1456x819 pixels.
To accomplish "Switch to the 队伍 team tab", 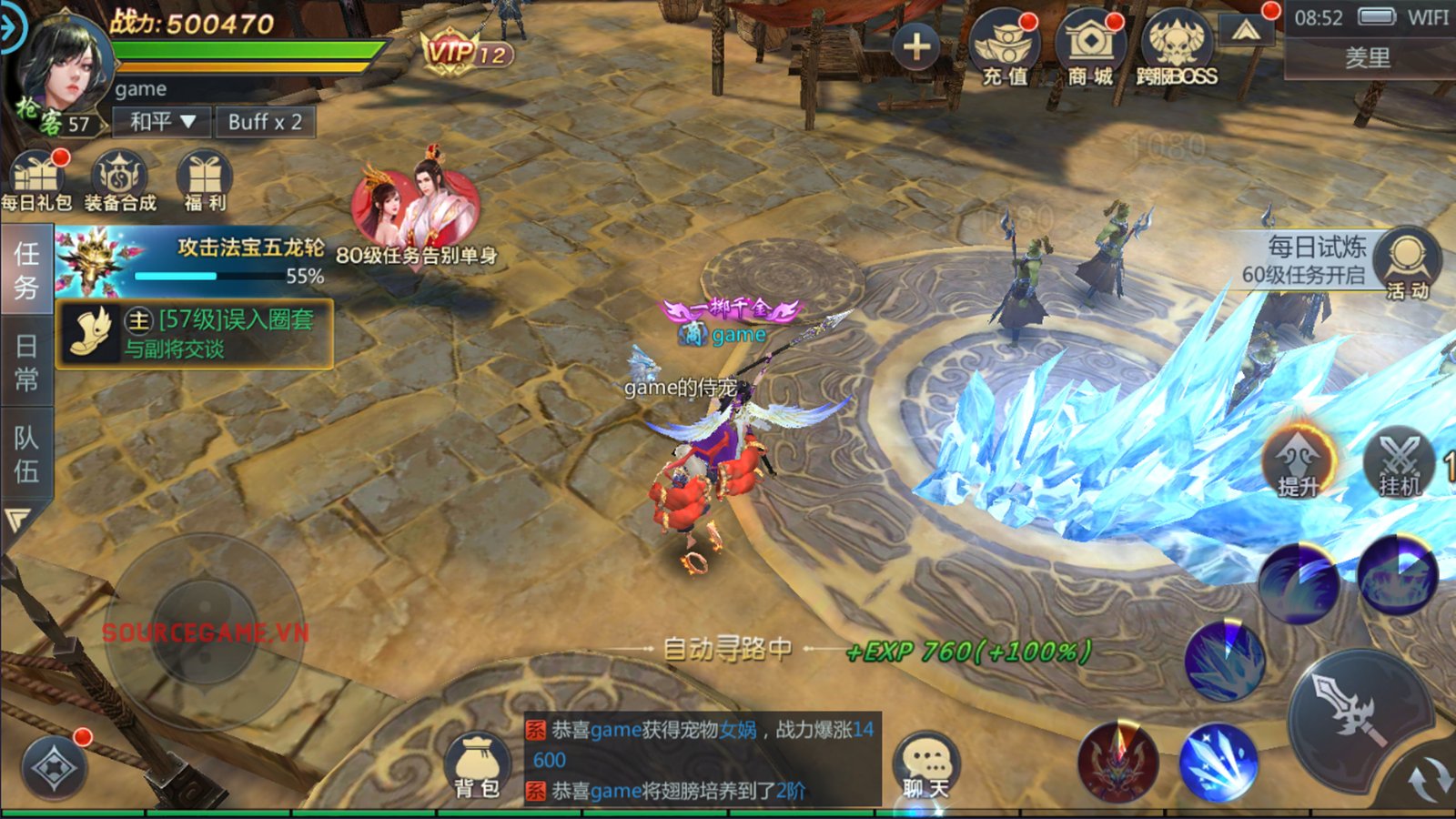I will point(25,454).
